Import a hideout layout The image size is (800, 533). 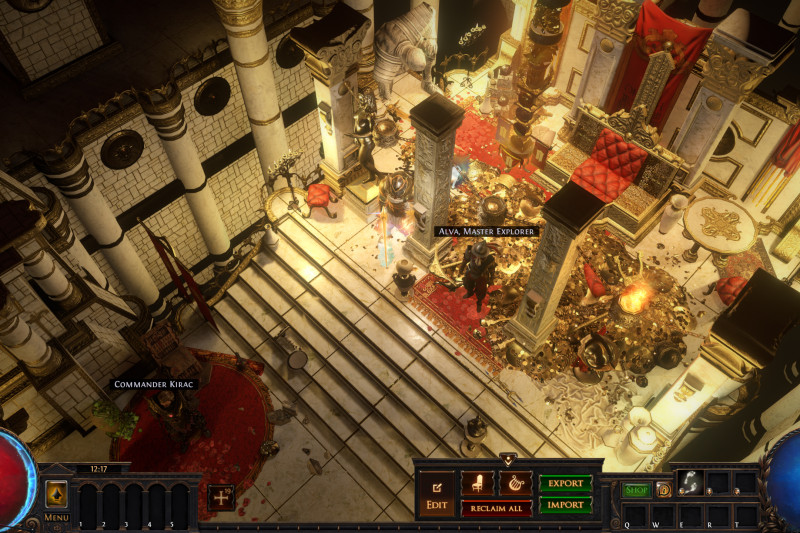coord(565,505)
